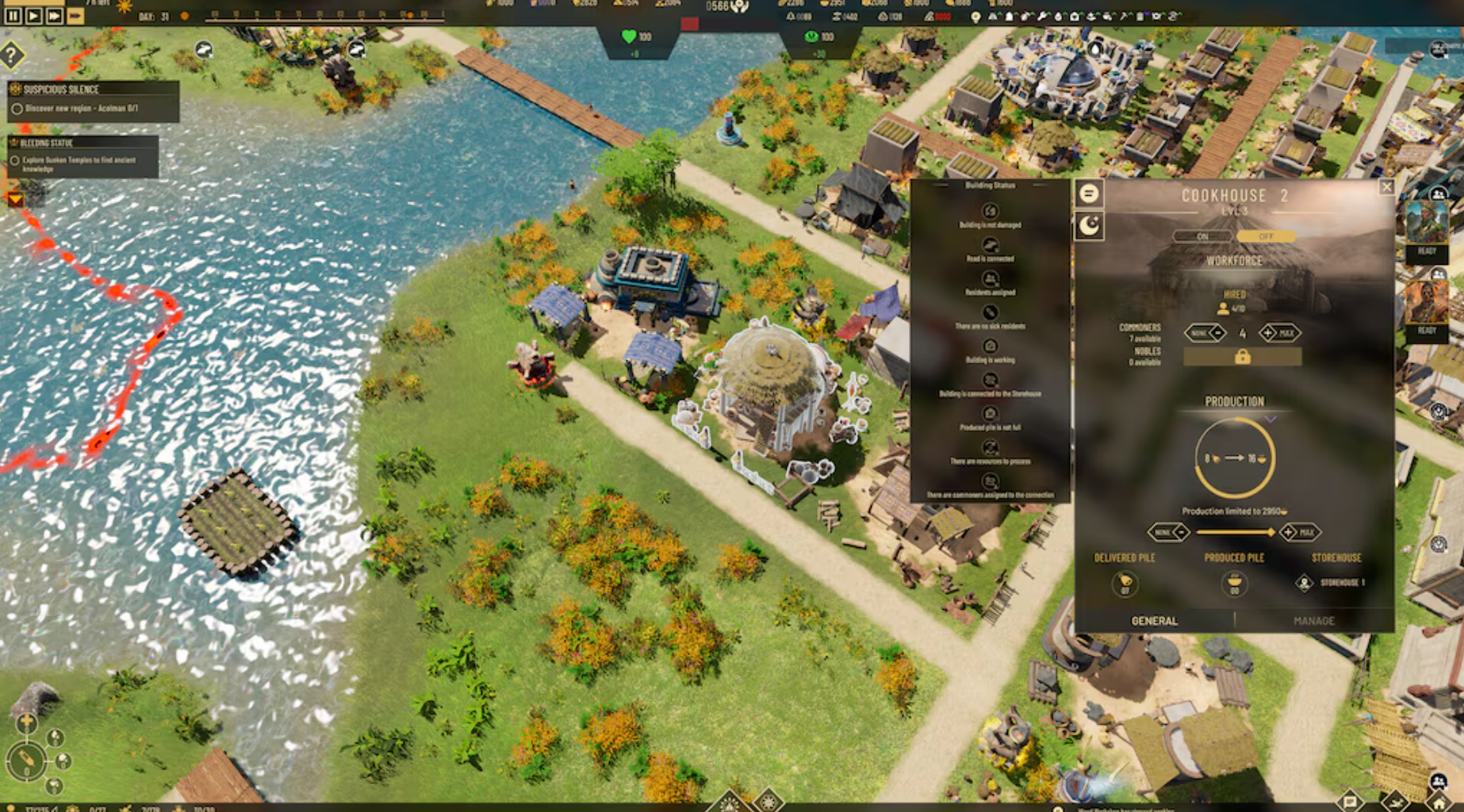Click the sun weather icon on top bar

[x=125, y=7]
